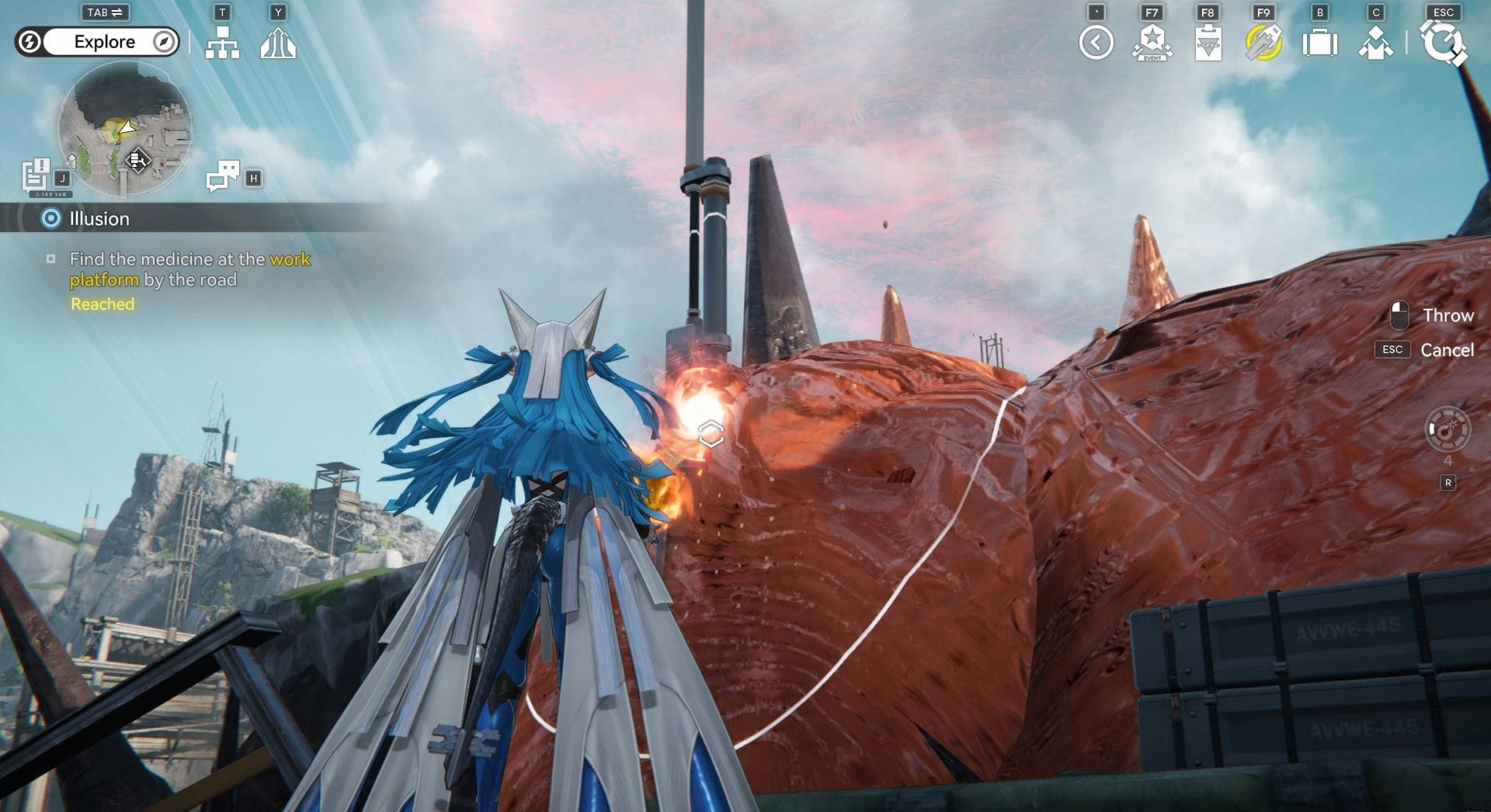This screenshot has width=1491, height=812.
Task: Open the hierarchy tree diagram icon
Action: (222, 43)
